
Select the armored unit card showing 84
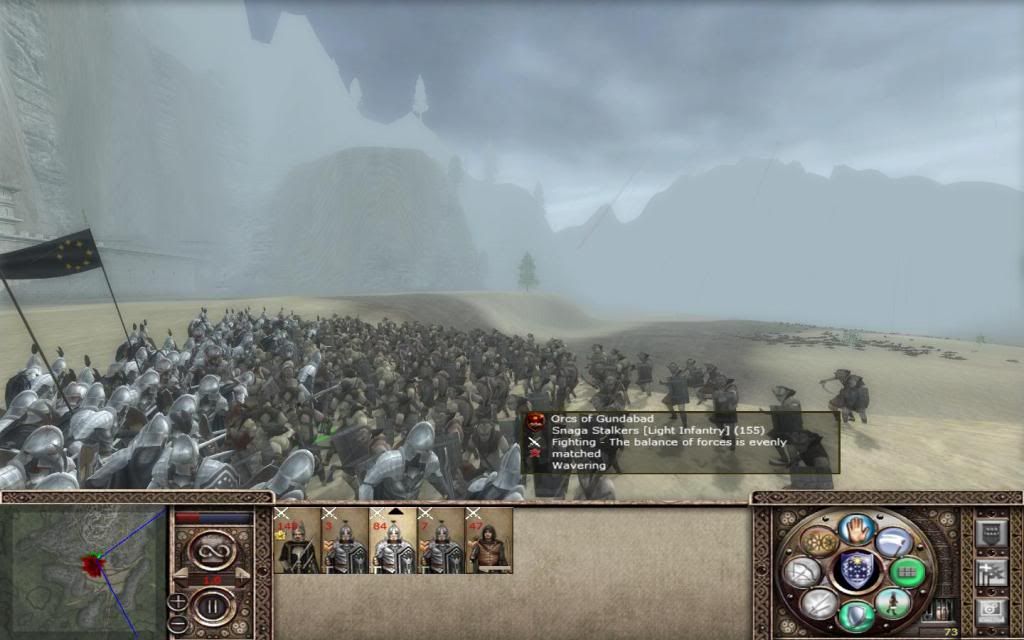point(393,541)
